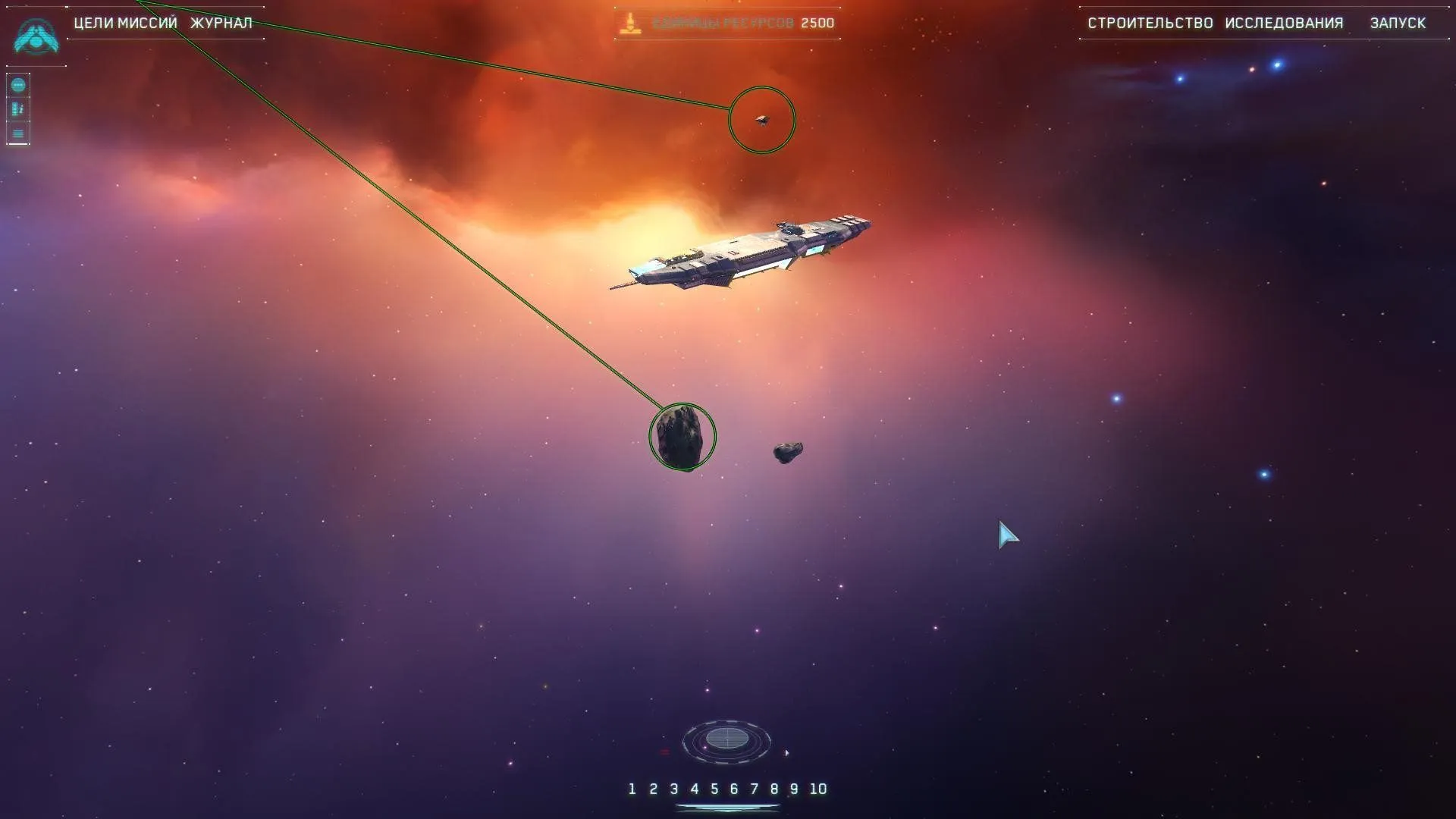The image size is (1456, 819).
Task: Open the Строительство build menu
Action: (1150, 23)
